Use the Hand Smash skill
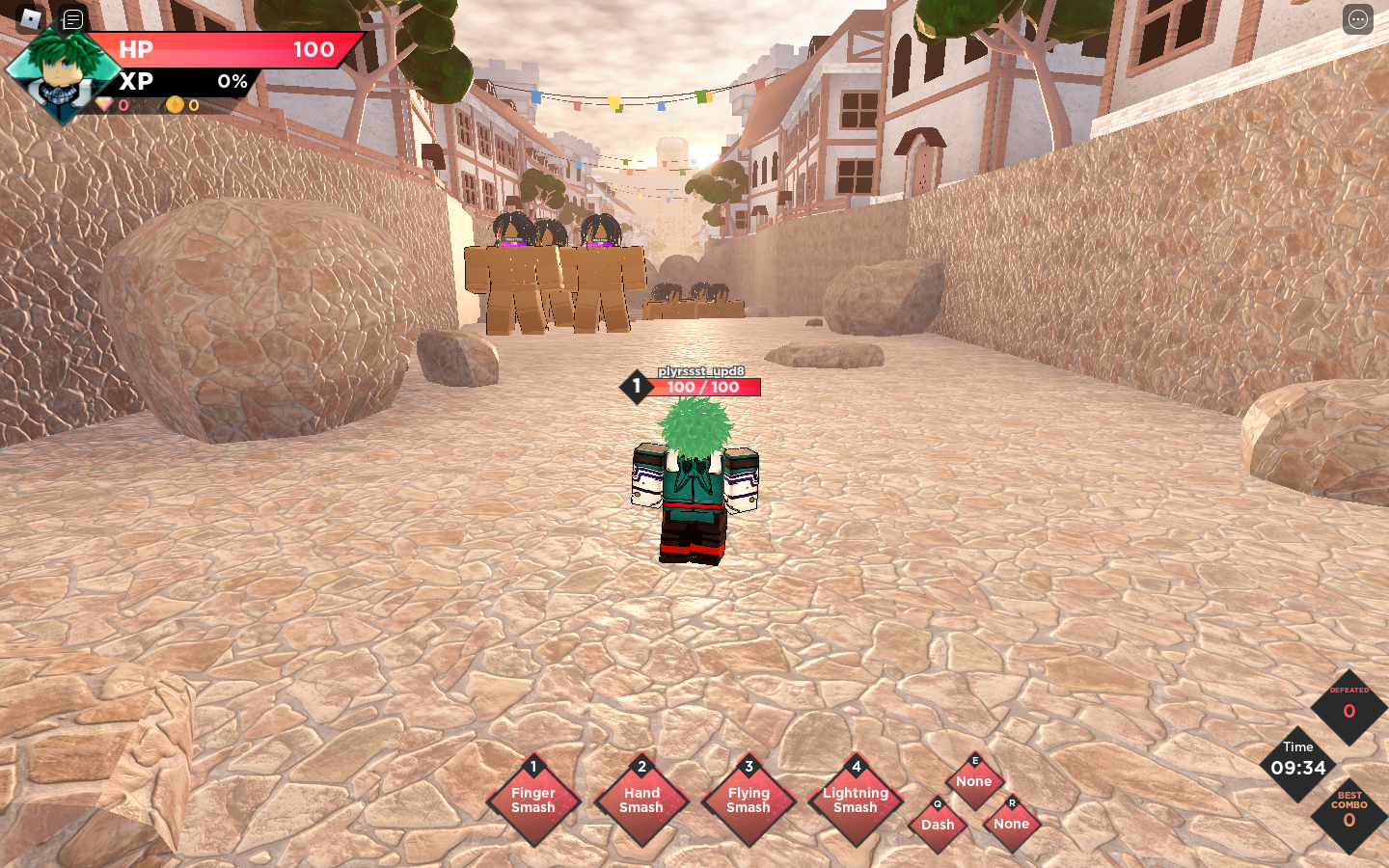This screenshot has height=868, width=1389. pos(641,800)
